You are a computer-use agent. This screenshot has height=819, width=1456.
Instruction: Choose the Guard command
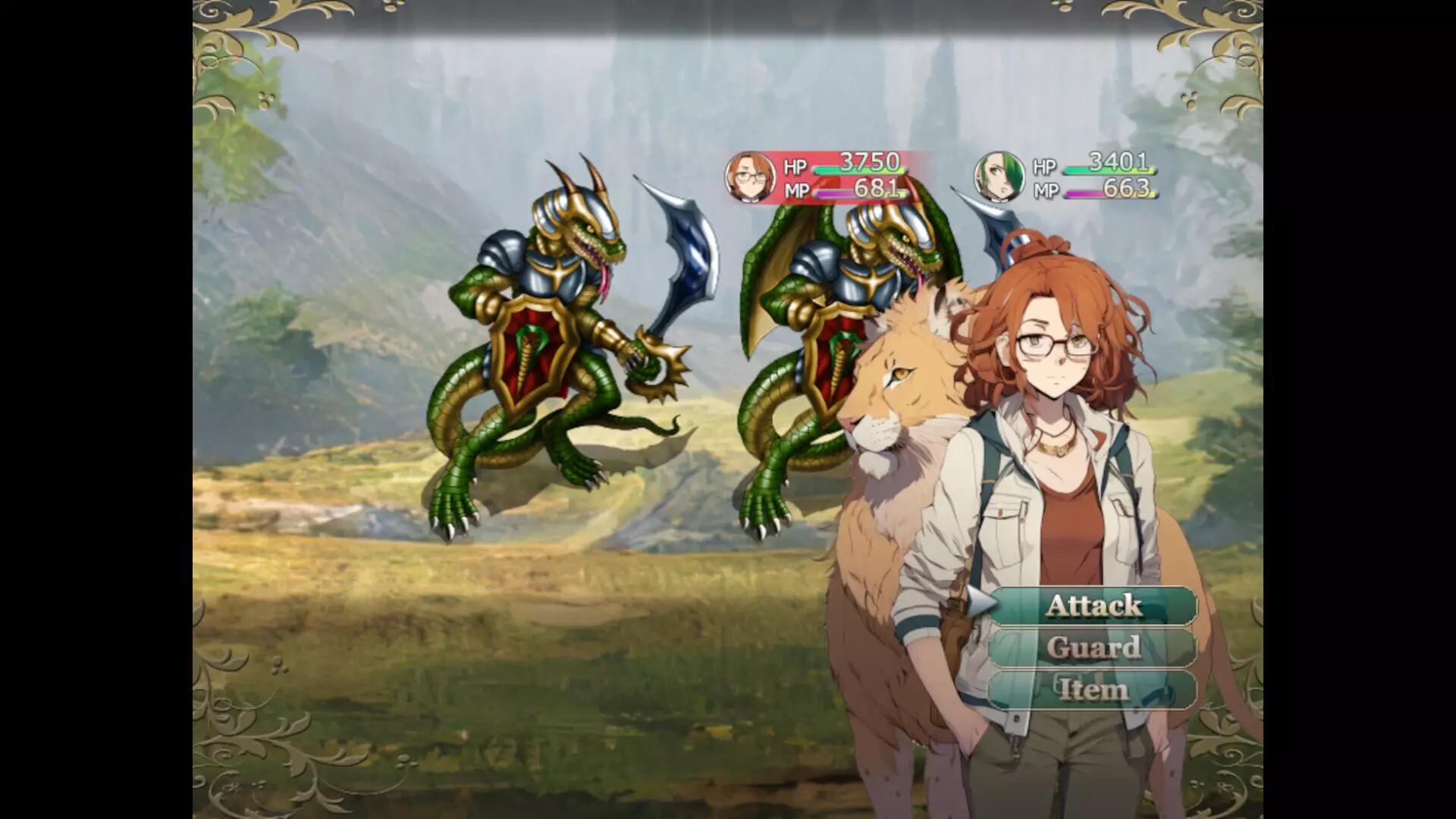[x=1093, y=648]
